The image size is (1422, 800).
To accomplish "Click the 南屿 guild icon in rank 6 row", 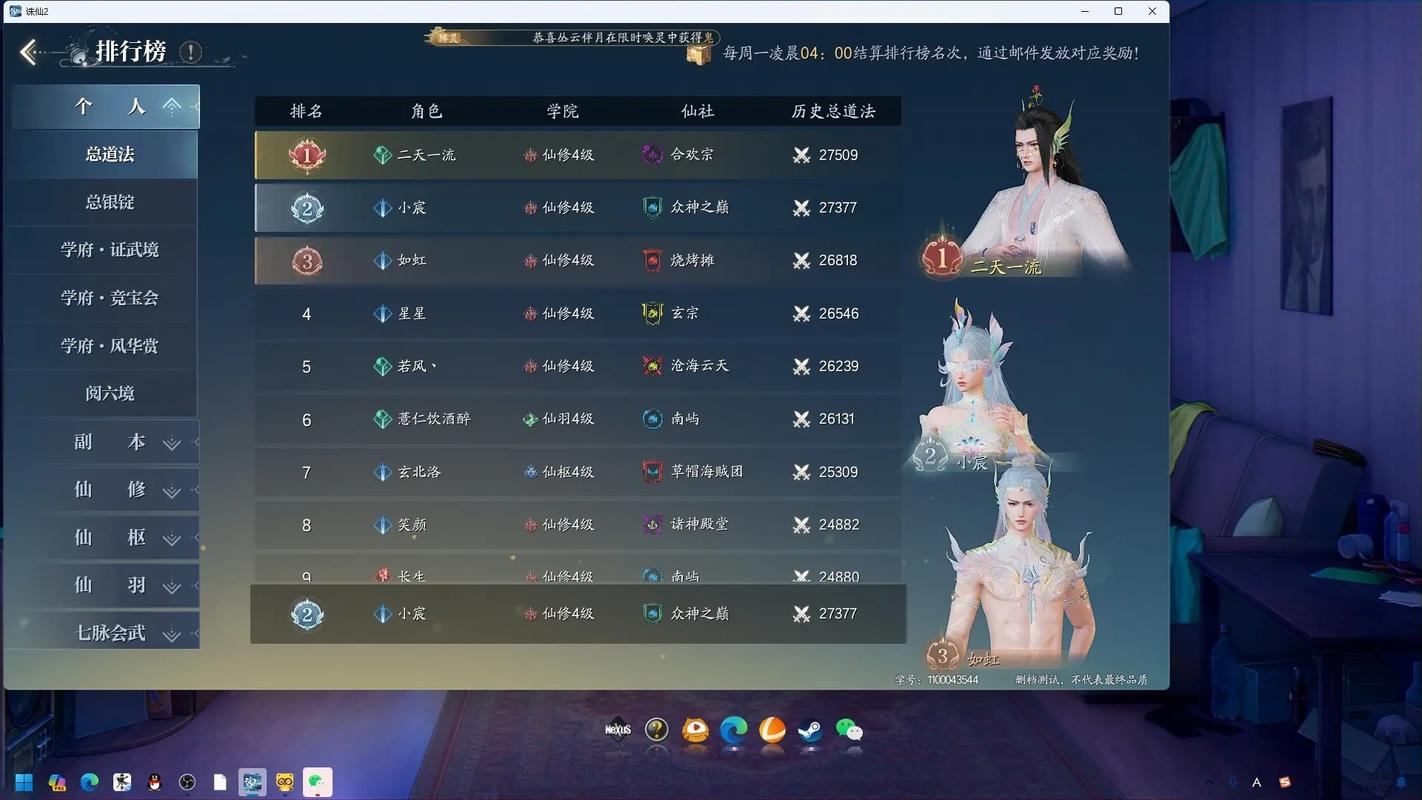I will tap(654, 419).
